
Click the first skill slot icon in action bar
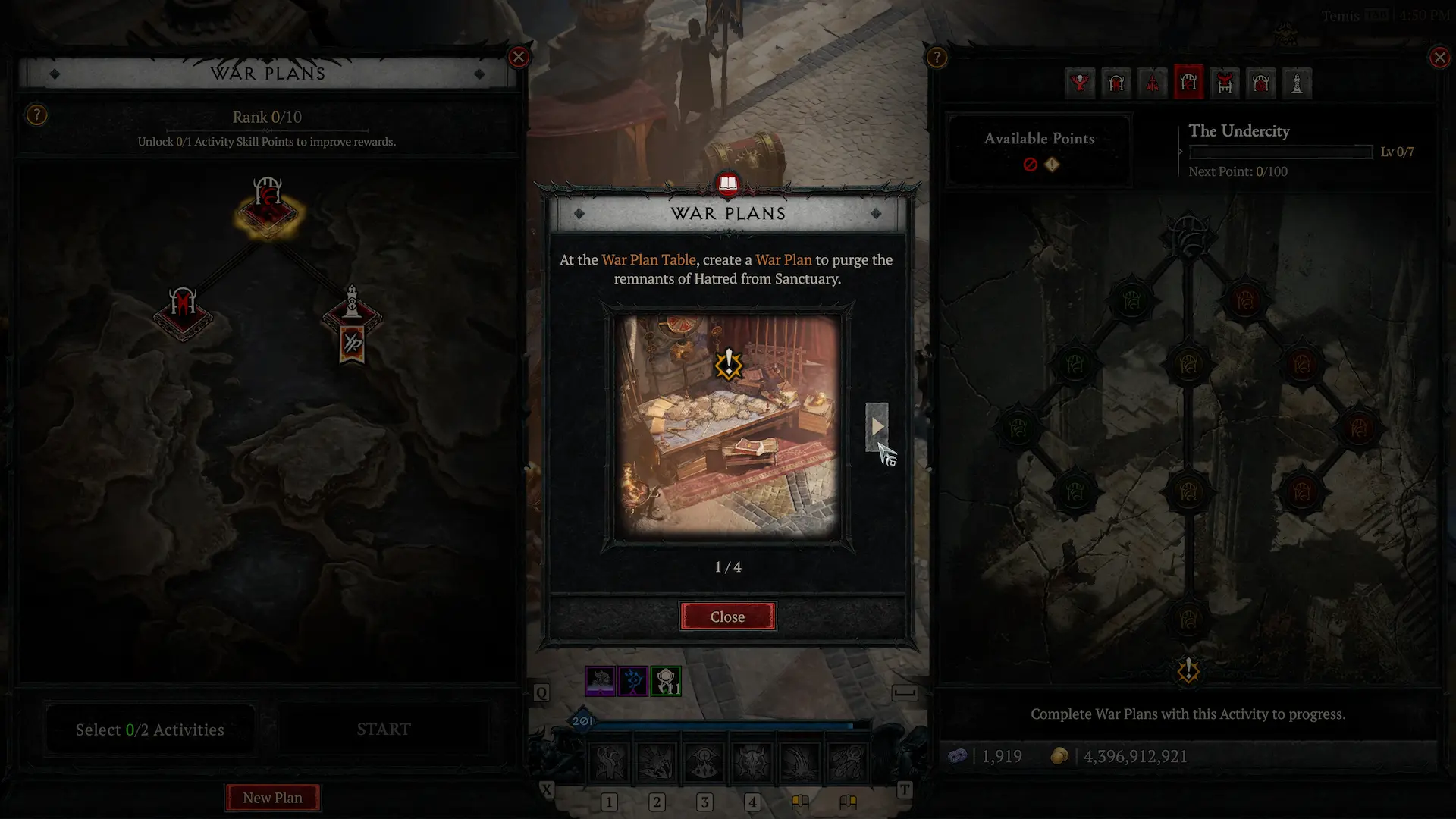pos(610,762)
